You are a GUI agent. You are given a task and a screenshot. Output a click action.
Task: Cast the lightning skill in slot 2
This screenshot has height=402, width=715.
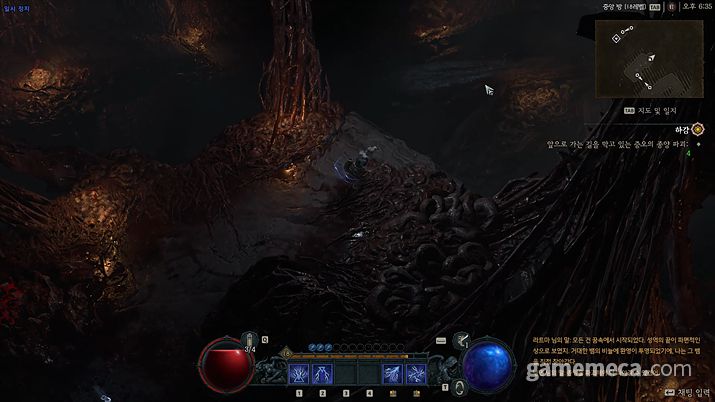[x=322, y=375]
